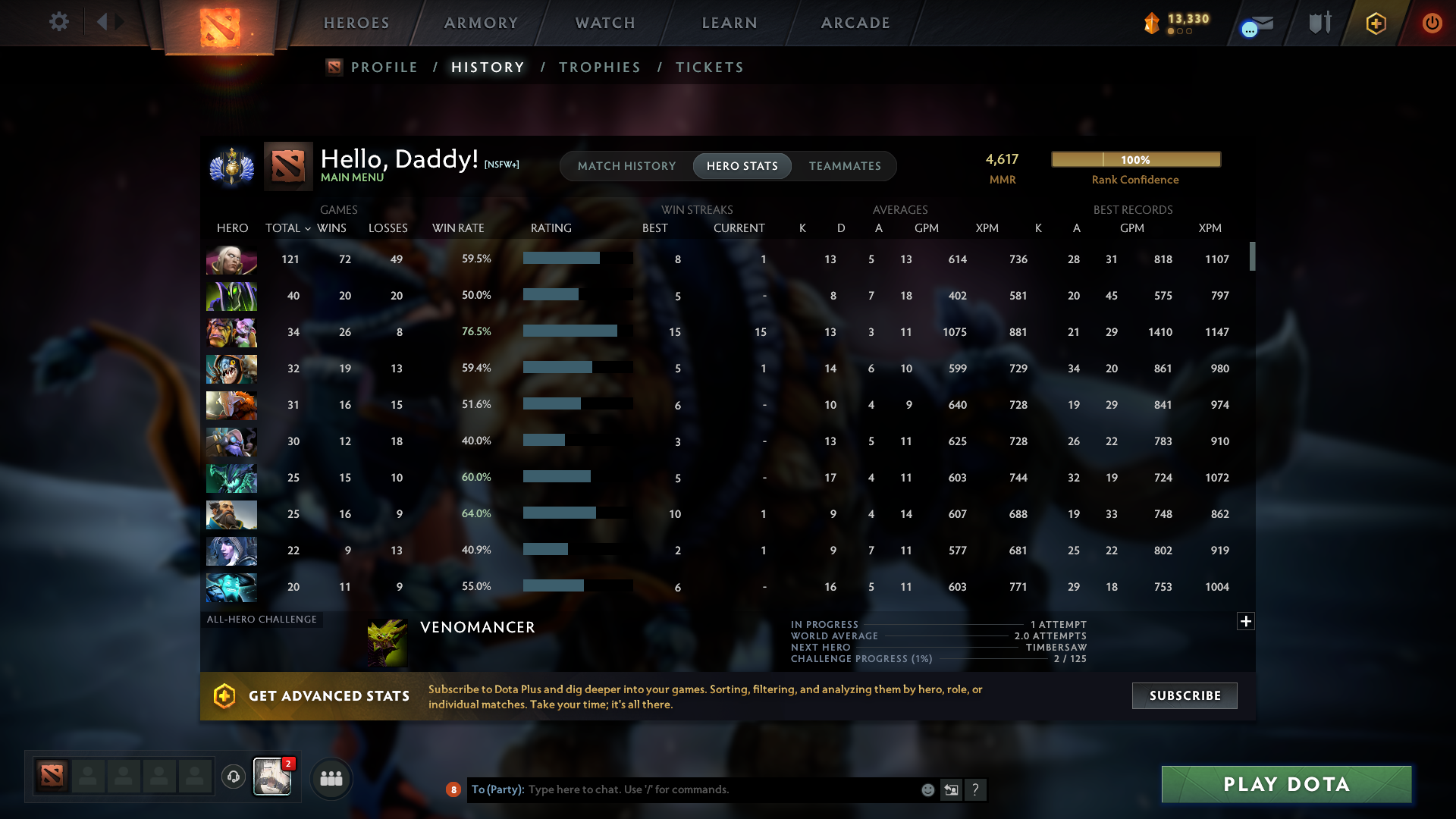Viewport: 1456px width, 819px height.
Task: Open the settings gear icon
Action: tap(59, 22)
